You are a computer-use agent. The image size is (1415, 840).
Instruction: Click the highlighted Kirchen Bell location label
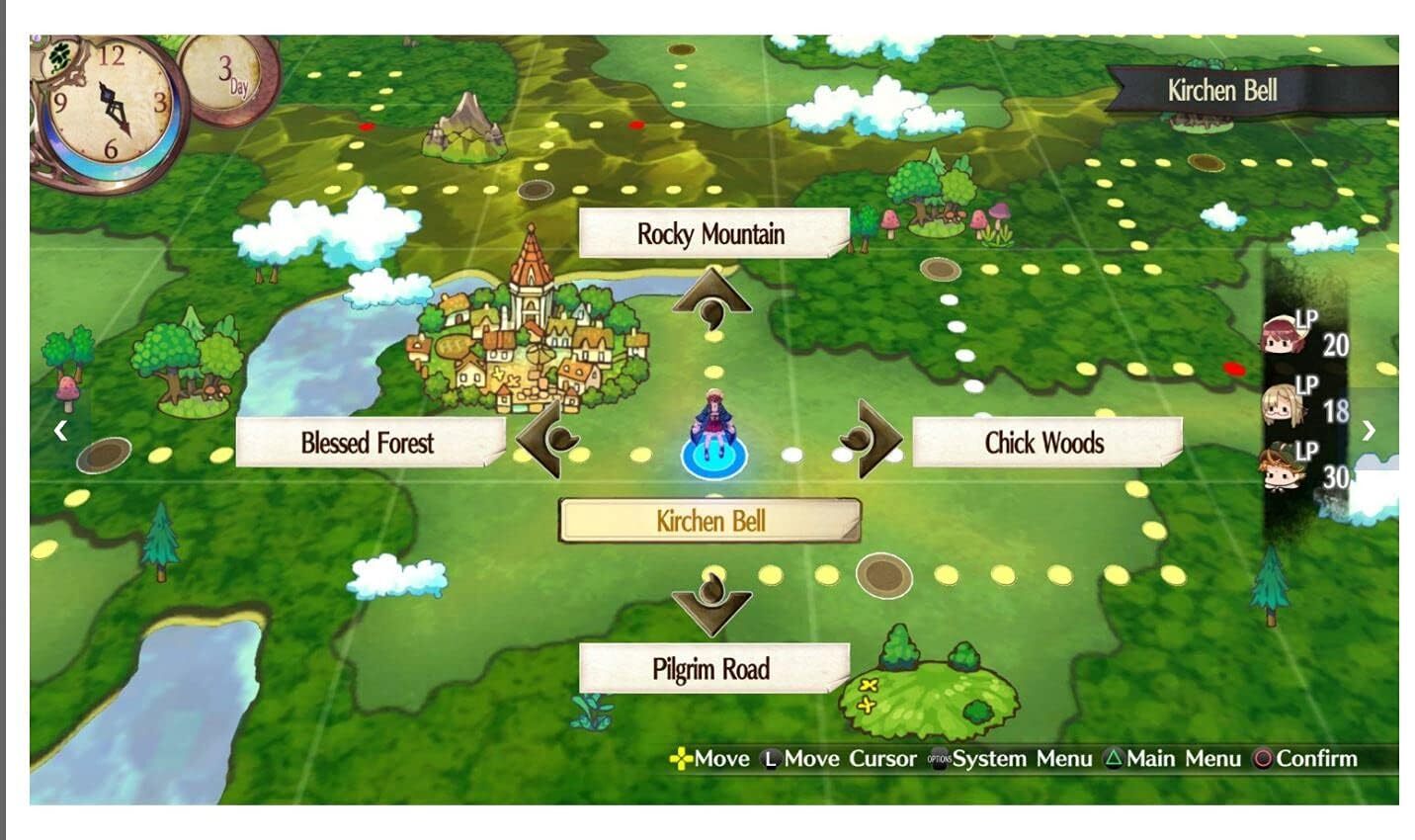point(709,521)
